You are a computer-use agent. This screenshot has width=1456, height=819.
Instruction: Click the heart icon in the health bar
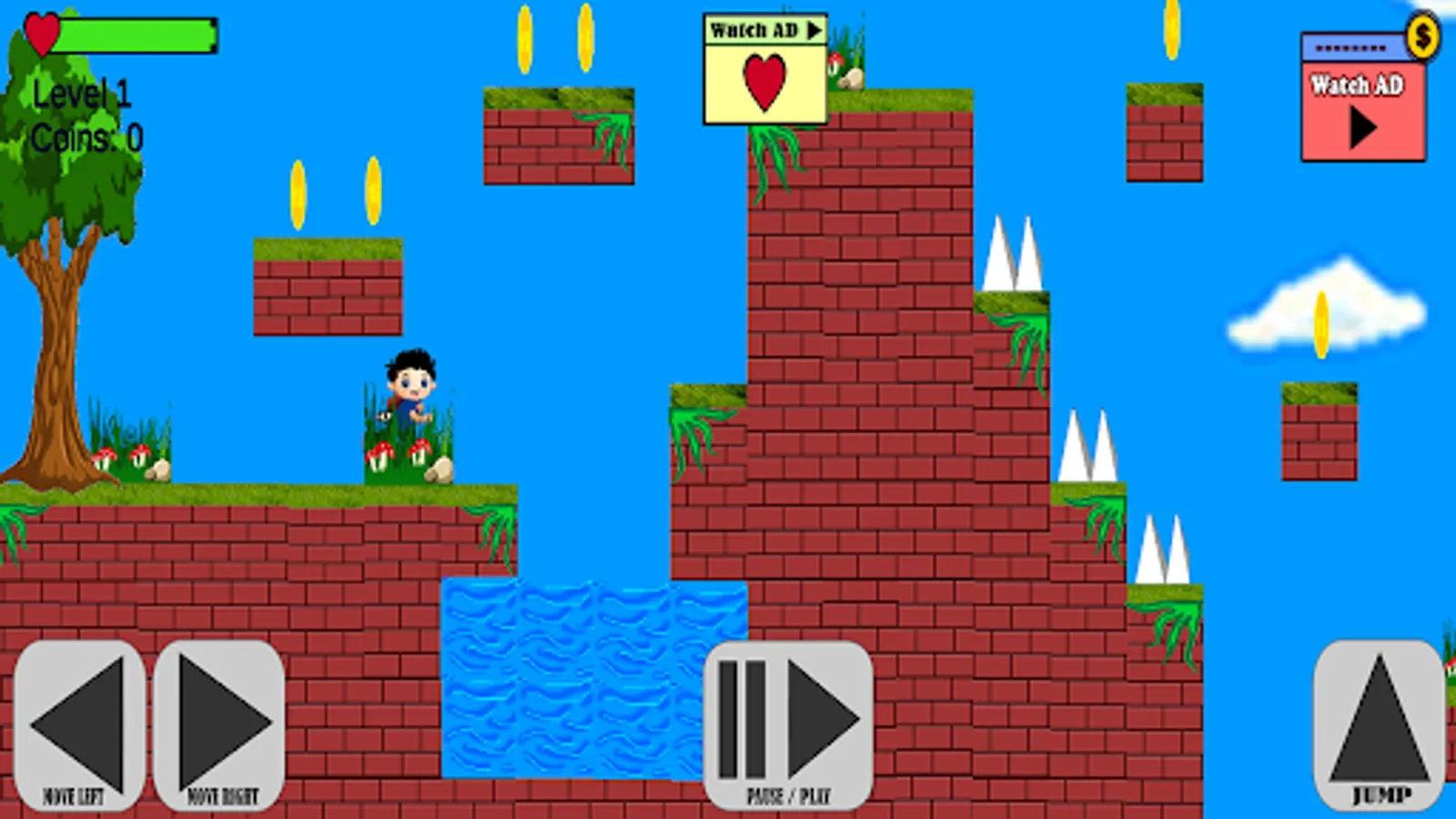coord(44,35)
